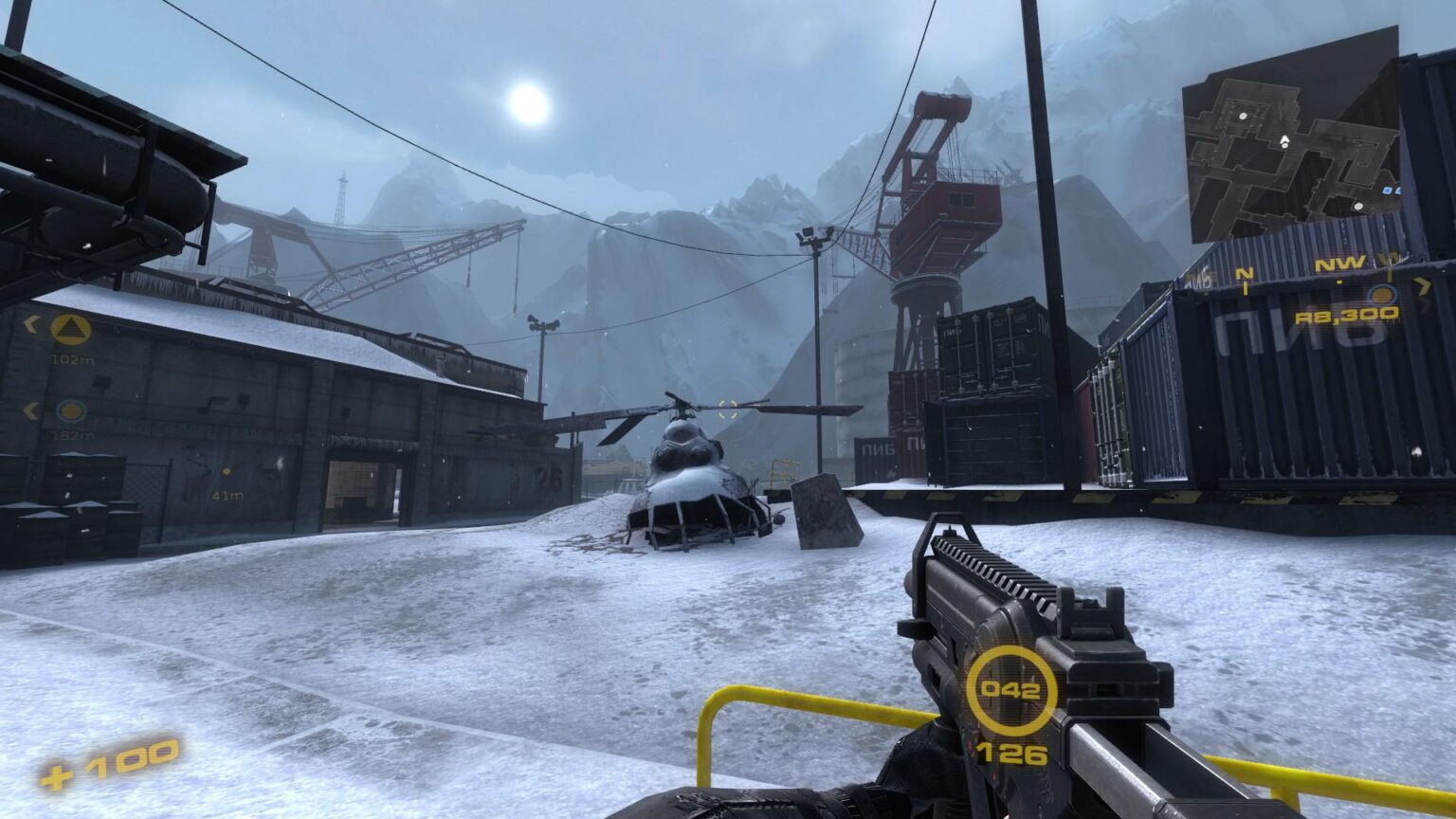
Task: Select the triangle objective marker showing 102m
Action: [x=70, y=329]
